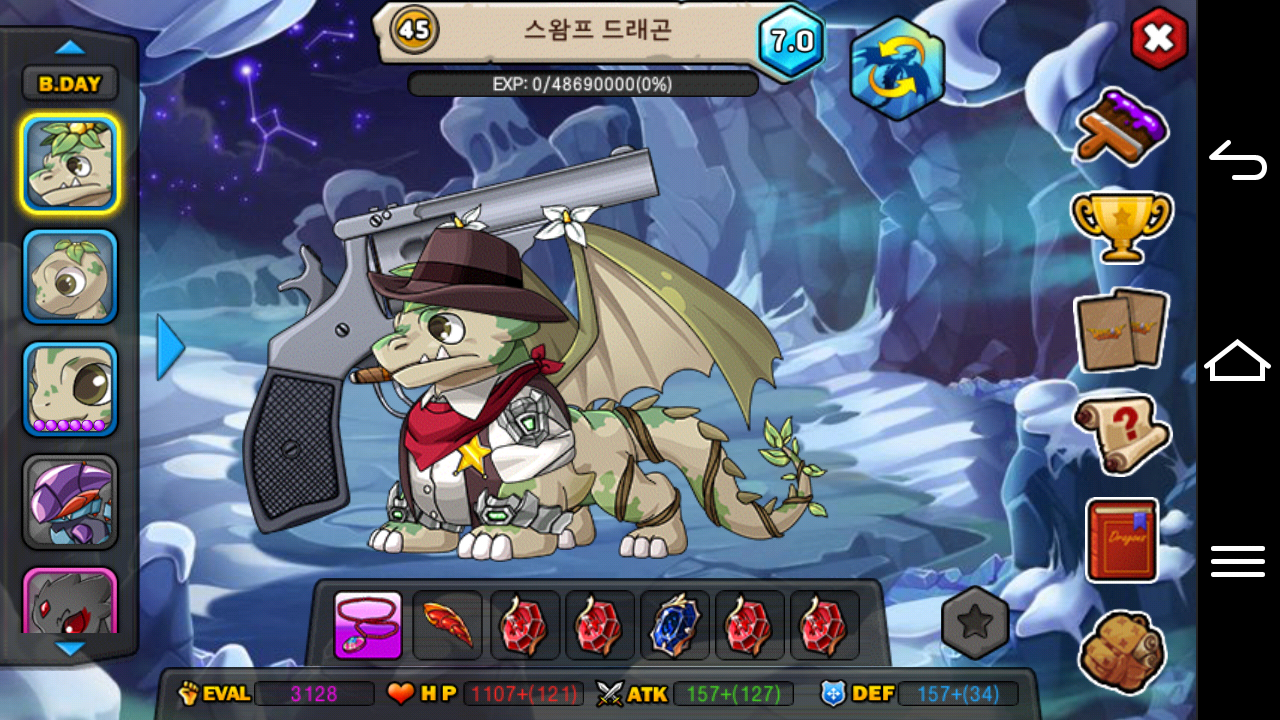Expand the side panel with blue arrow
The height and width of the screenshot is (720, 1280).
pos(170,347)
